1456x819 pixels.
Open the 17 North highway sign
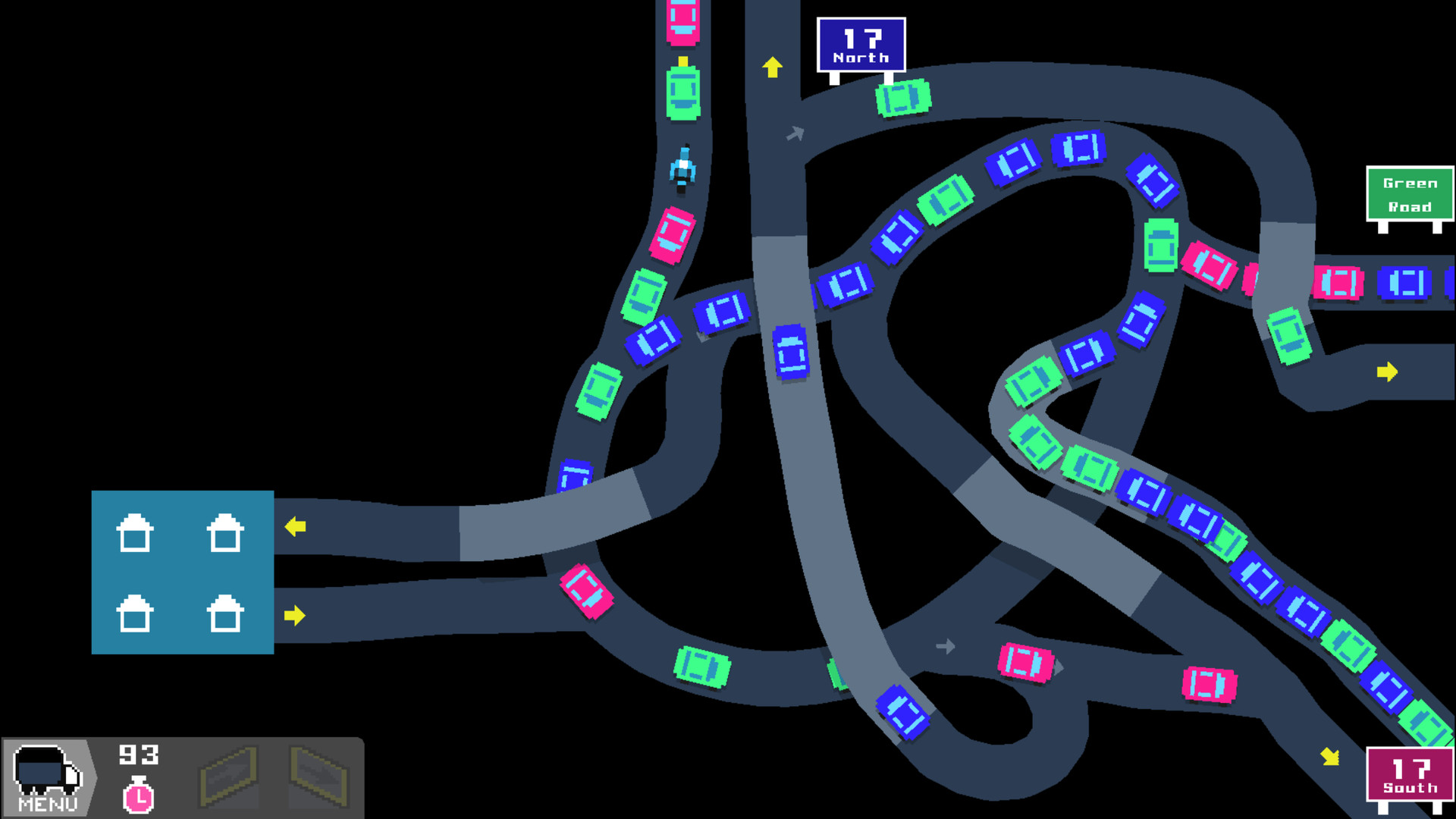tap(862, 45)
